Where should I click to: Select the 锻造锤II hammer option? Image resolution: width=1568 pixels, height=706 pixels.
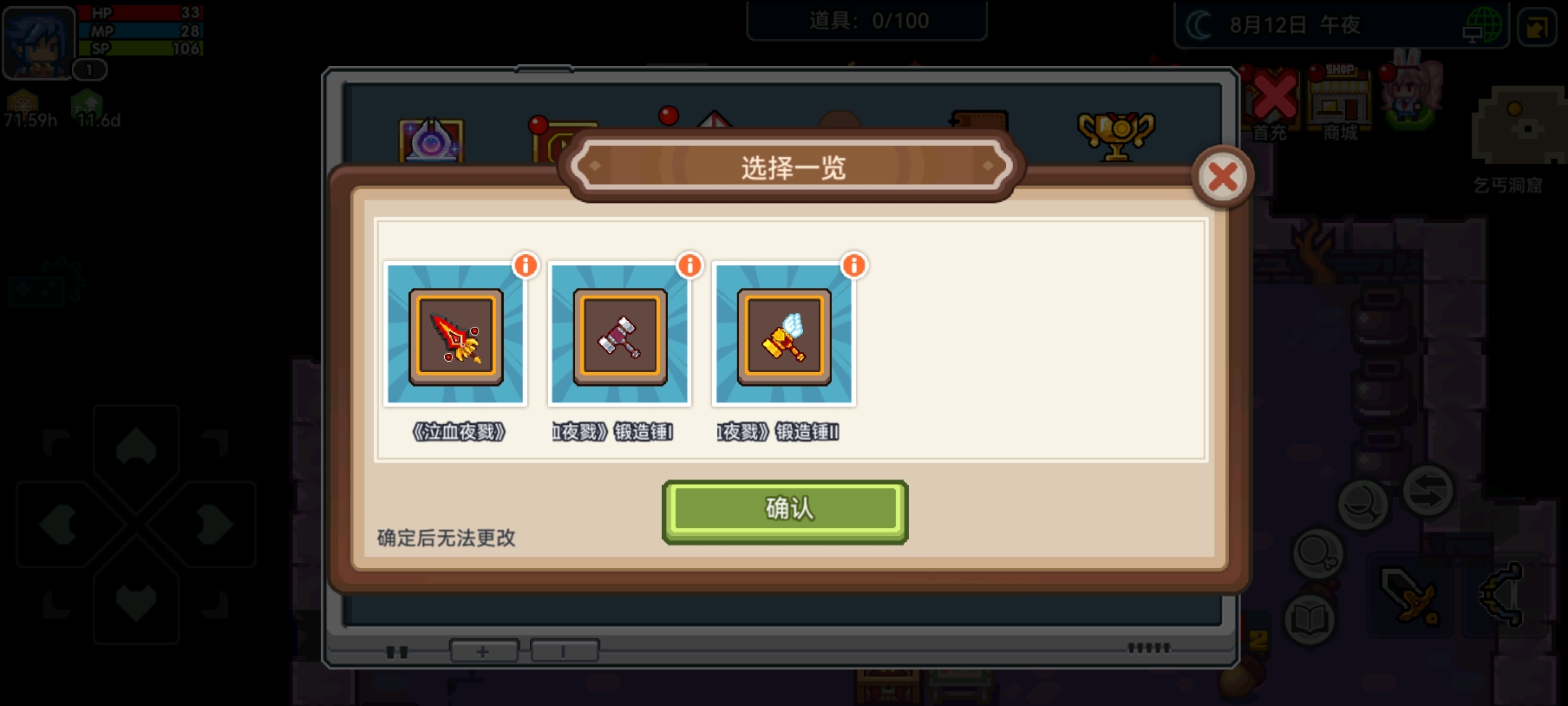click(x=781, y=338)
